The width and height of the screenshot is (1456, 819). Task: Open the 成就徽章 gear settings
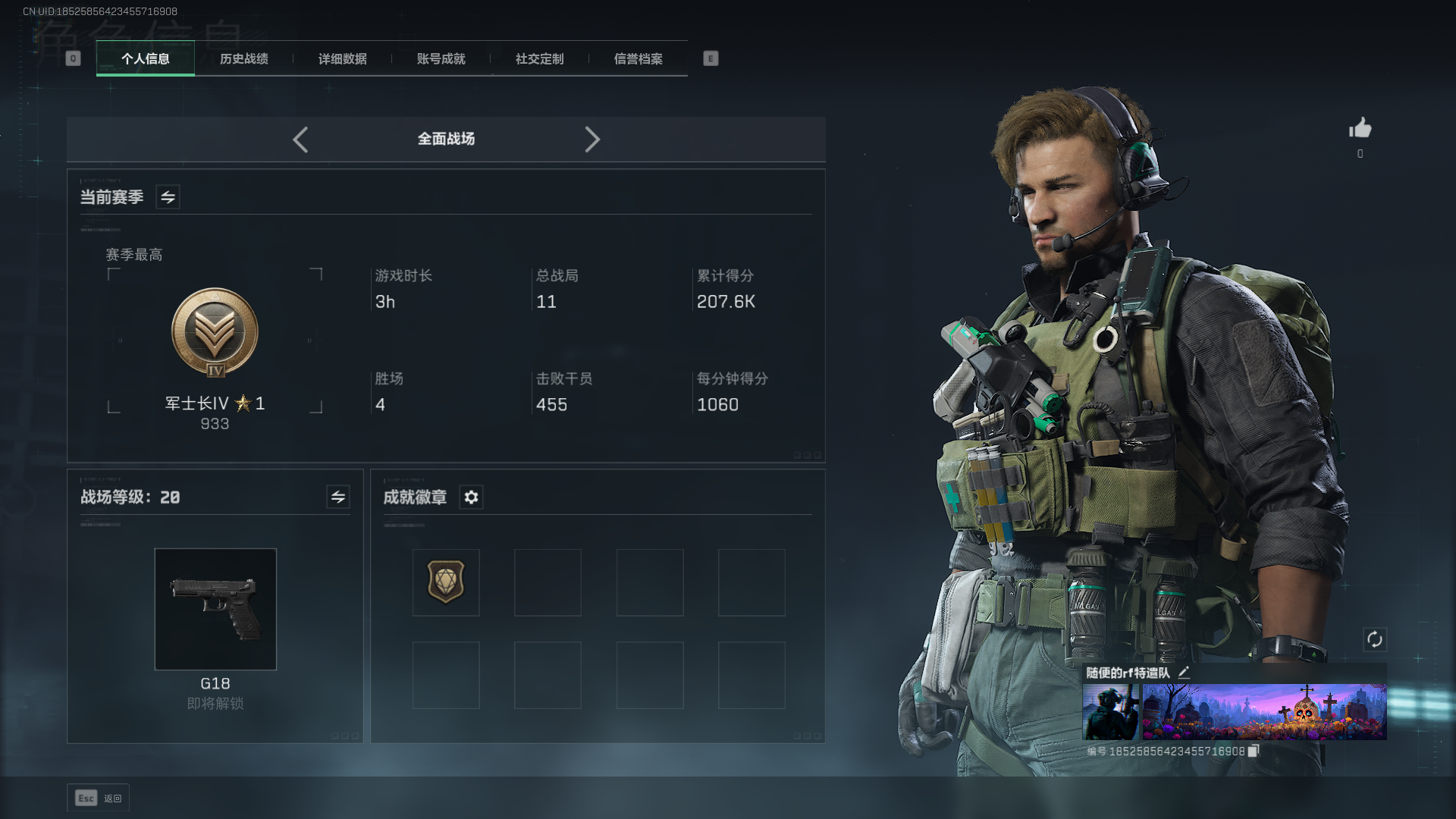tap(471, 497)
